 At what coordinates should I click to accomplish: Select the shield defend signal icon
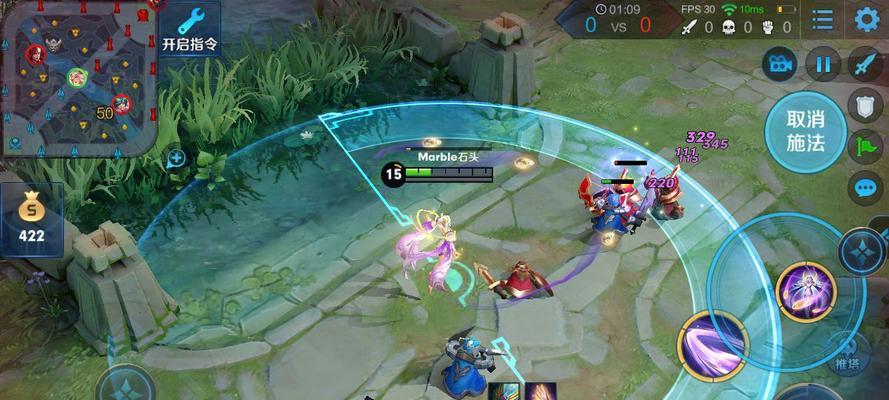click(x=864, y=106)
